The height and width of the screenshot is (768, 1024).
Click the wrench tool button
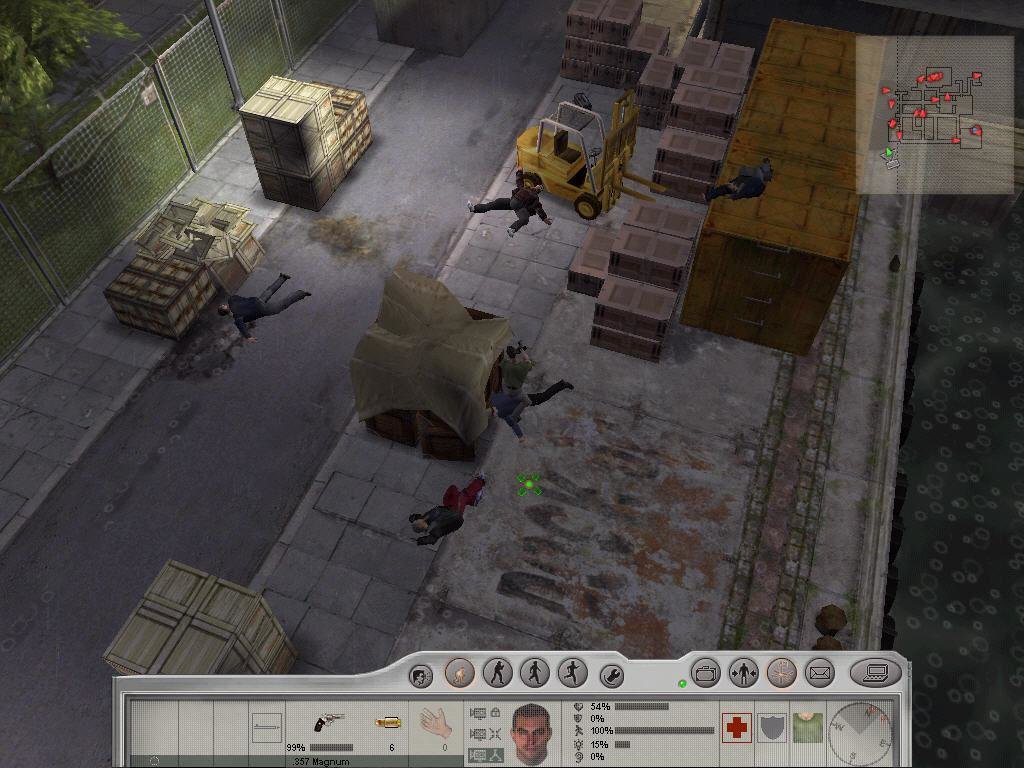tap(611, 675)
